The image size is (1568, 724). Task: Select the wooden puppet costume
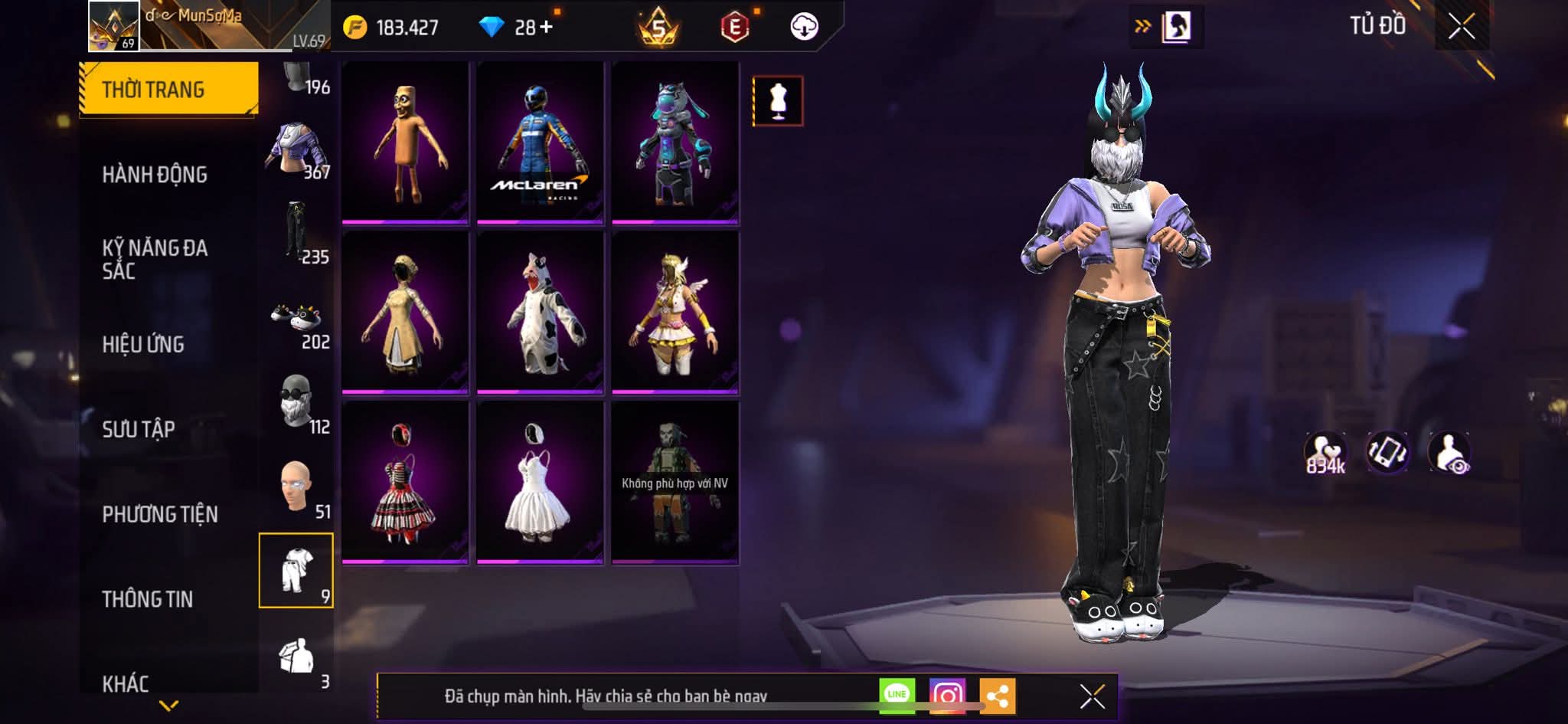(x=405, y=143)
